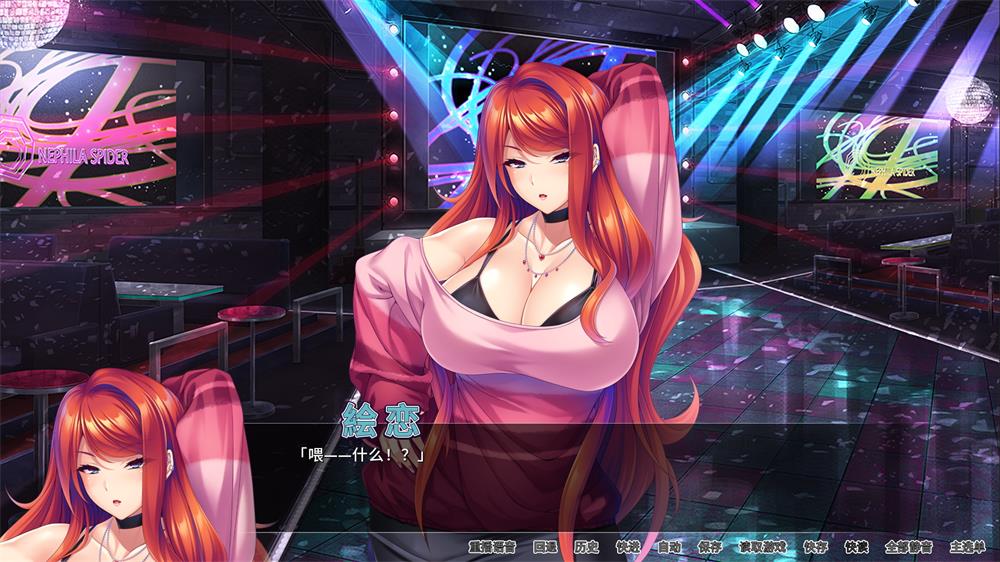This screenshot has height=562, width=1000.
Task: Return to 主选单 main menu
Action: click(967, 547)
